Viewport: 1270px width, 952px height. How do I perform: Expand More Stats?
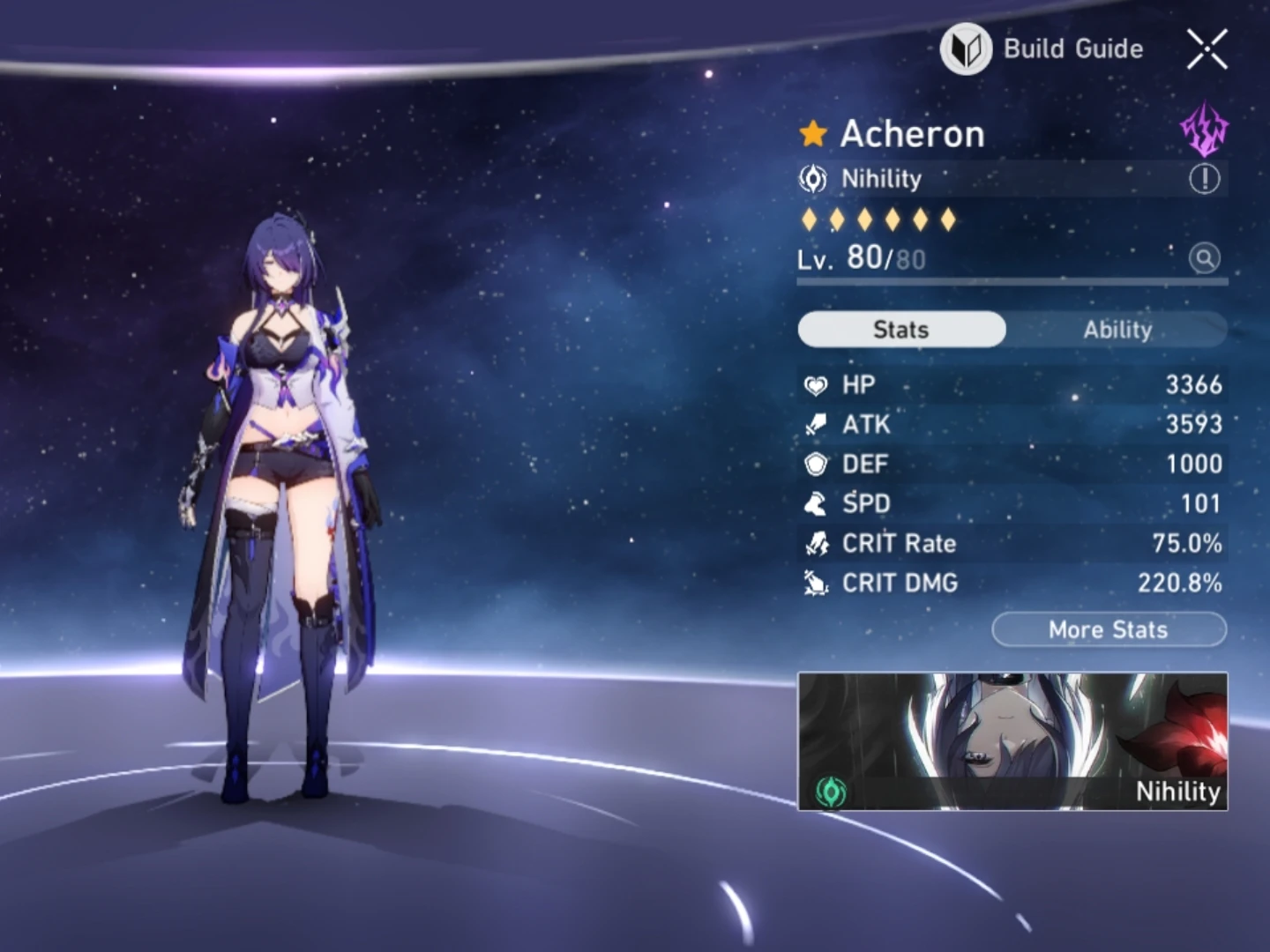pos(1109,629)
